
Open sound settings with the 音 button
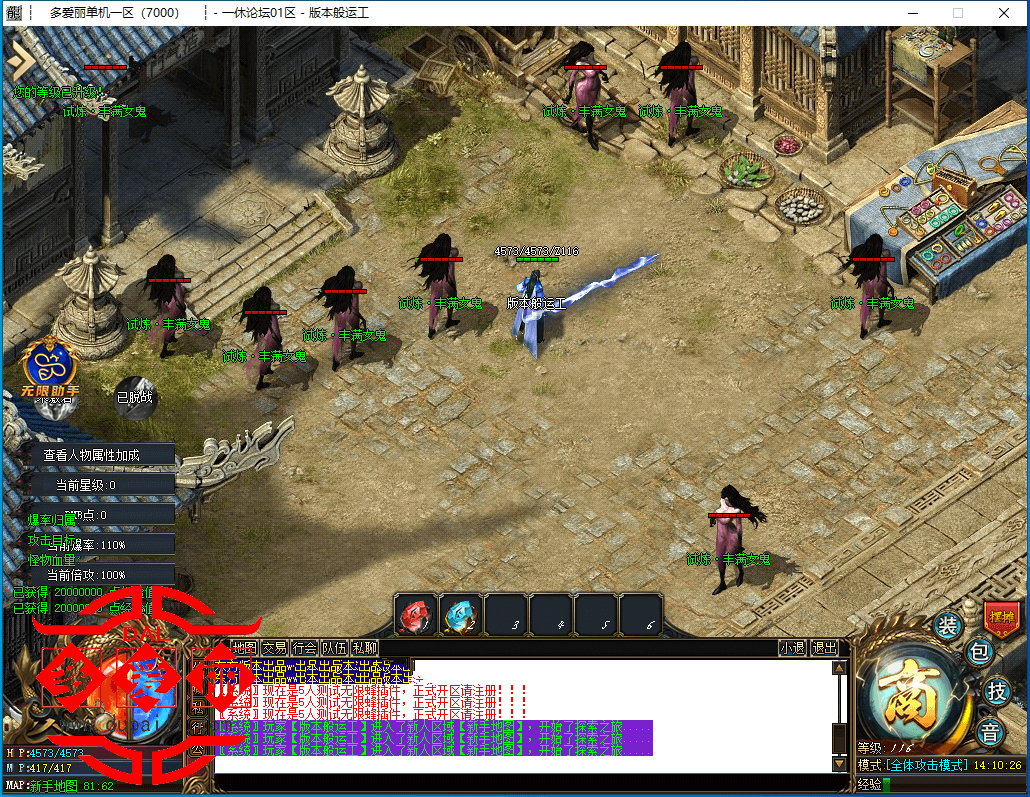coord(989,732)
